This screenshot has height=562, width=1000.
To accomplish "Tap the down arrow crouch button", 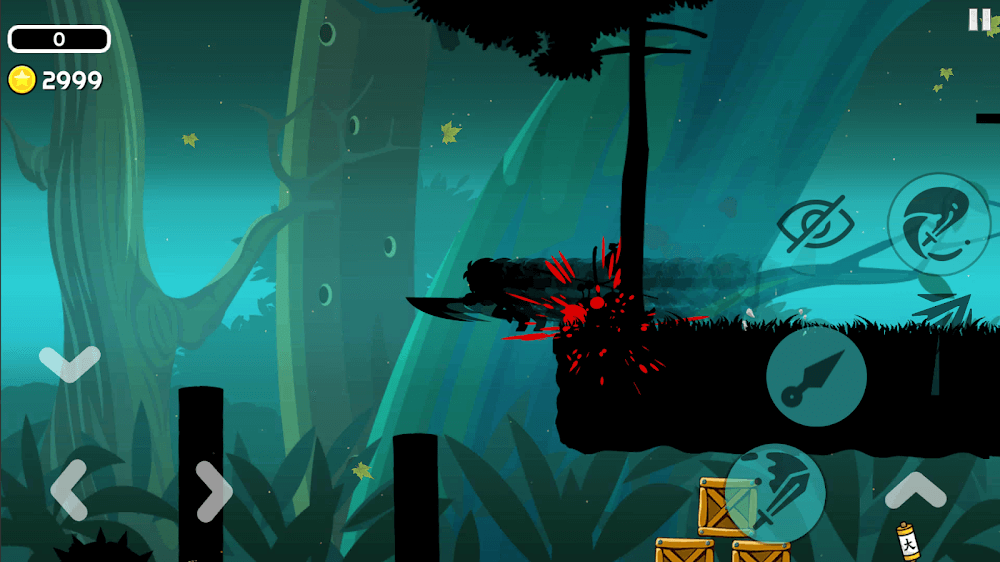I will coord(69,361).
